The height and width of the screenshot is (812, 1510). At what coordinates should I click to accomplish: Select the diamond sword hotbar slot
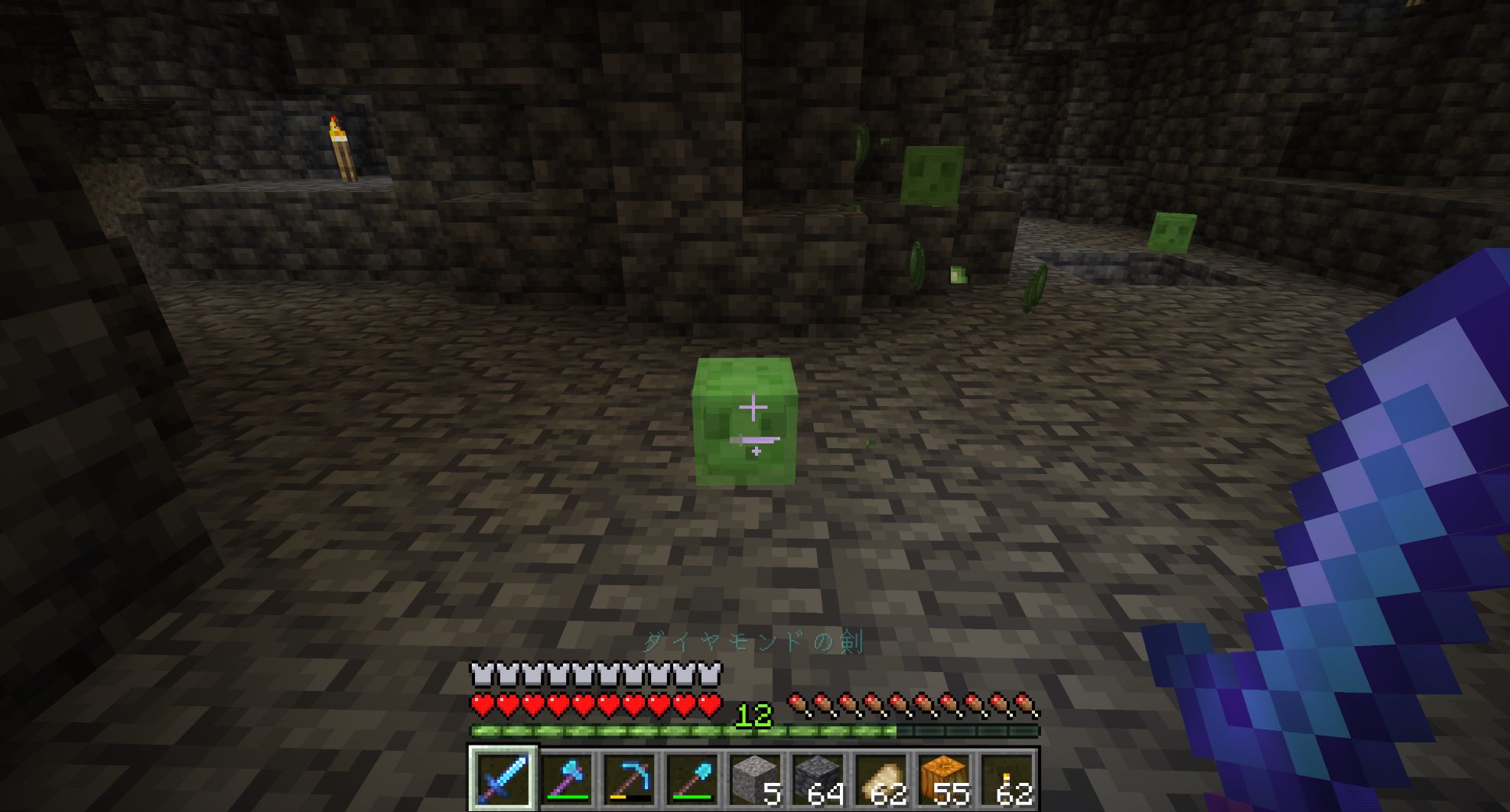pos(503,778)
